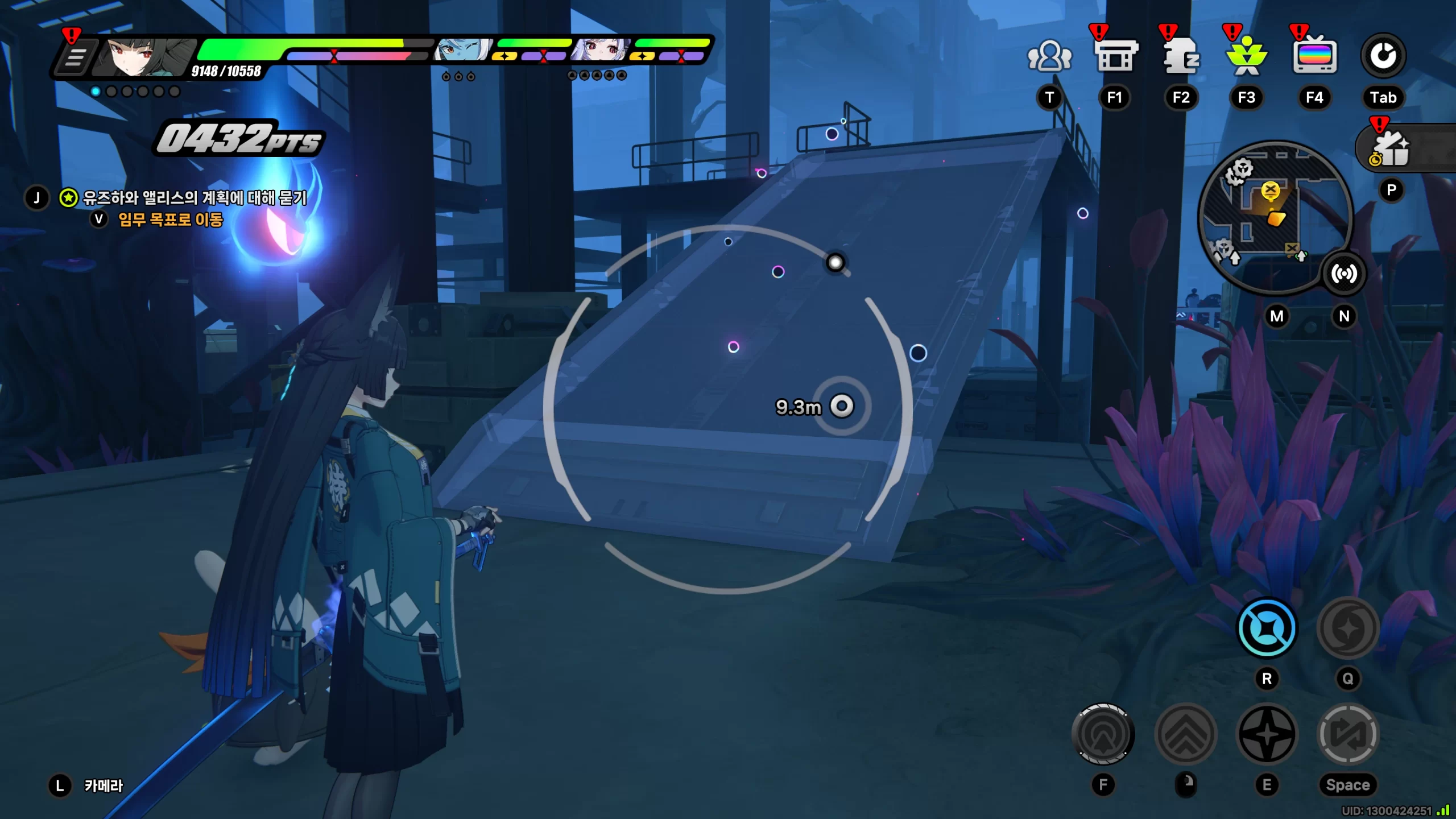The image size is (1456, 819).
Task: Tap the character swap icon above Space
Action: coord(1348,734)
